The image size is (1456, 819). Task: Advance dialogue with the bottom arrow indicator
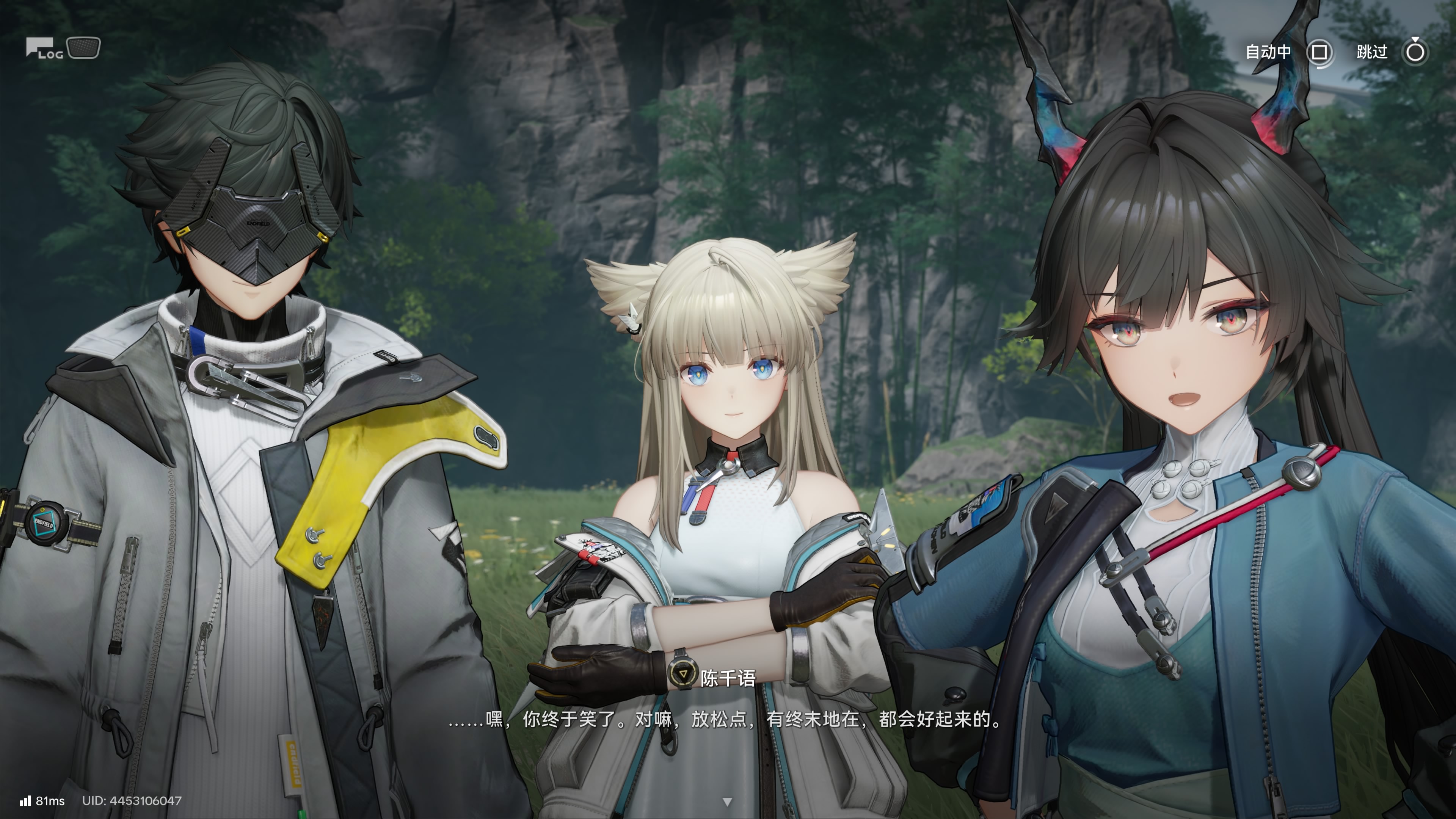(728, 802)
